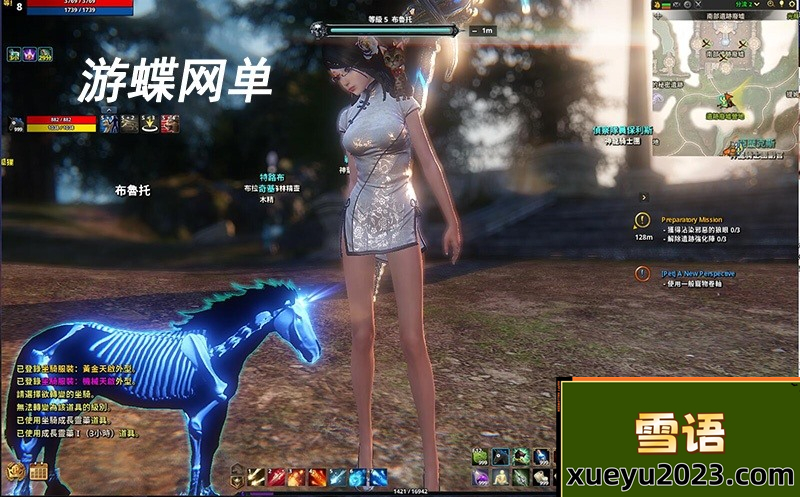This screenshot has width=800, height=497.
Task: Click the purple star buff icon
Action: tap(29, 54)
